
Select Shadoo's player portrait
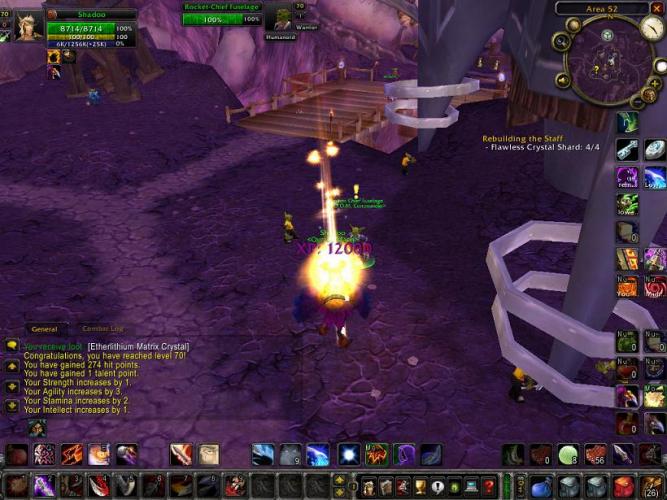27,27
